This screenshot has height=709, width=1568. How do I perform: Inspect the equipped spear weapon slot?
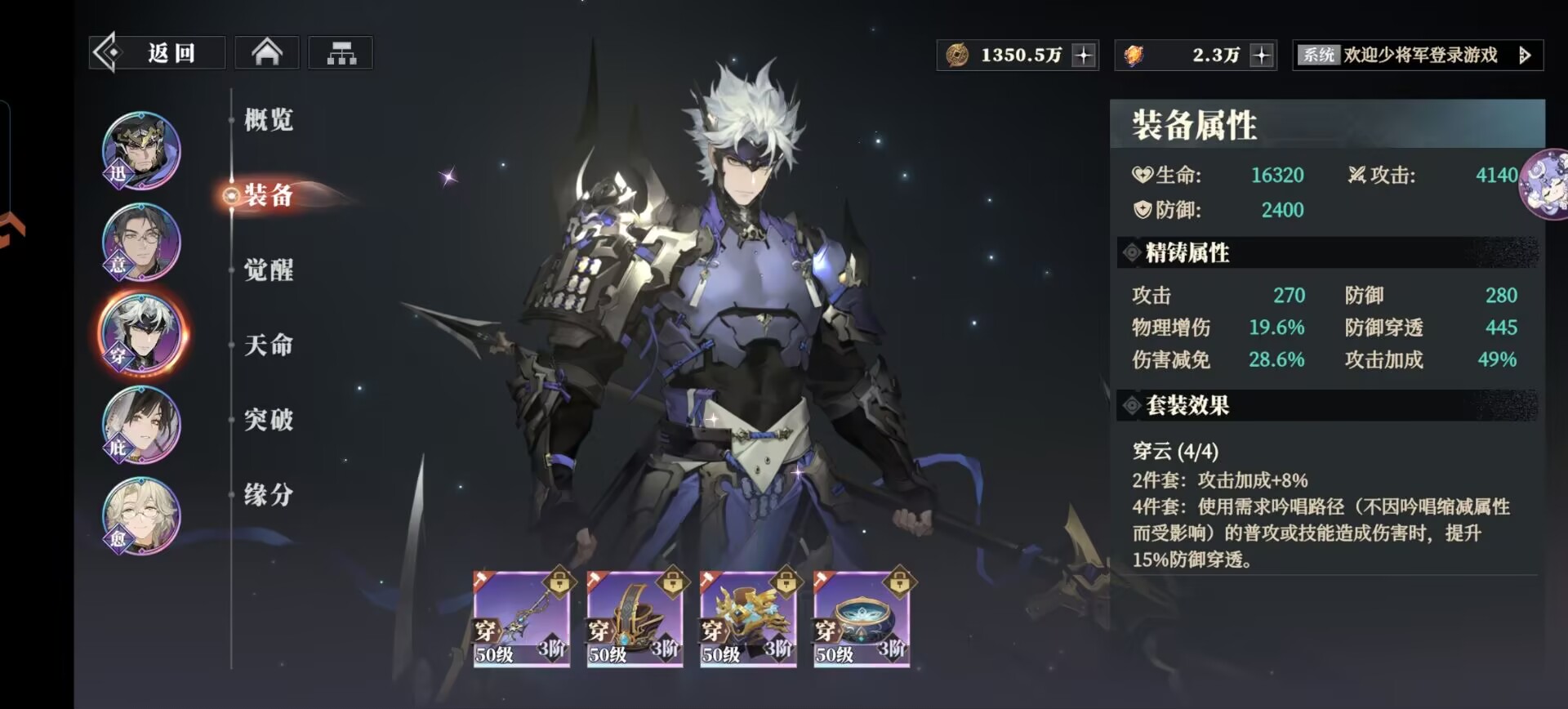[x=521, y=618]
